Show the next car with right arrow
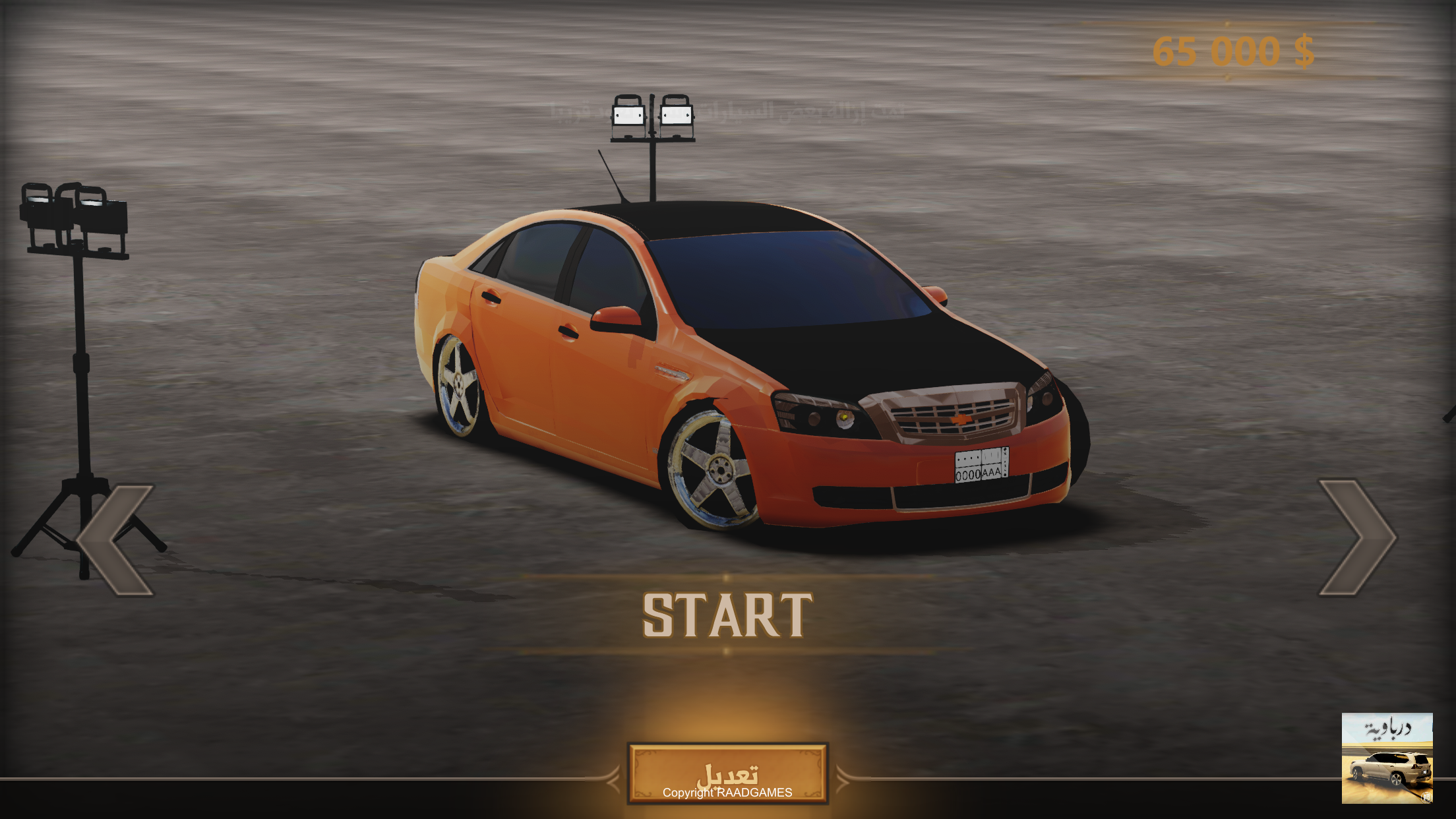 [x=1356, y=537]
